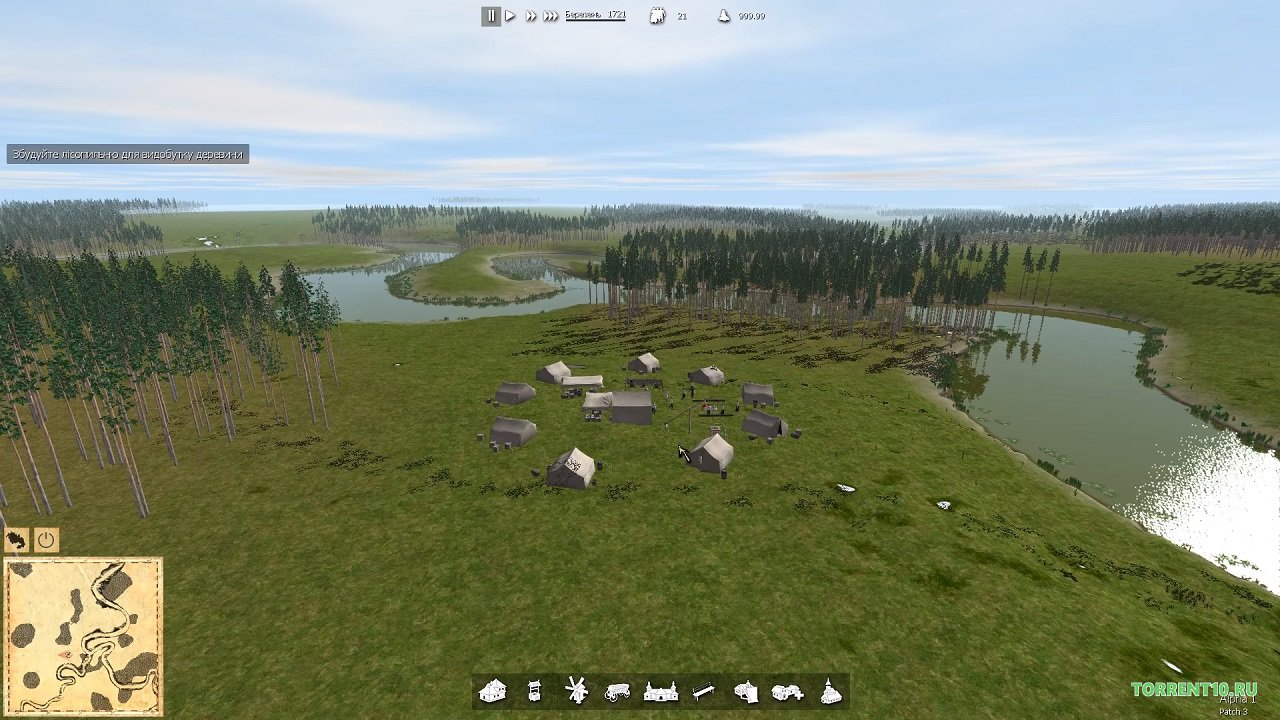
Task: Click the power button above the minimap
Action: (x=46, y=541)
